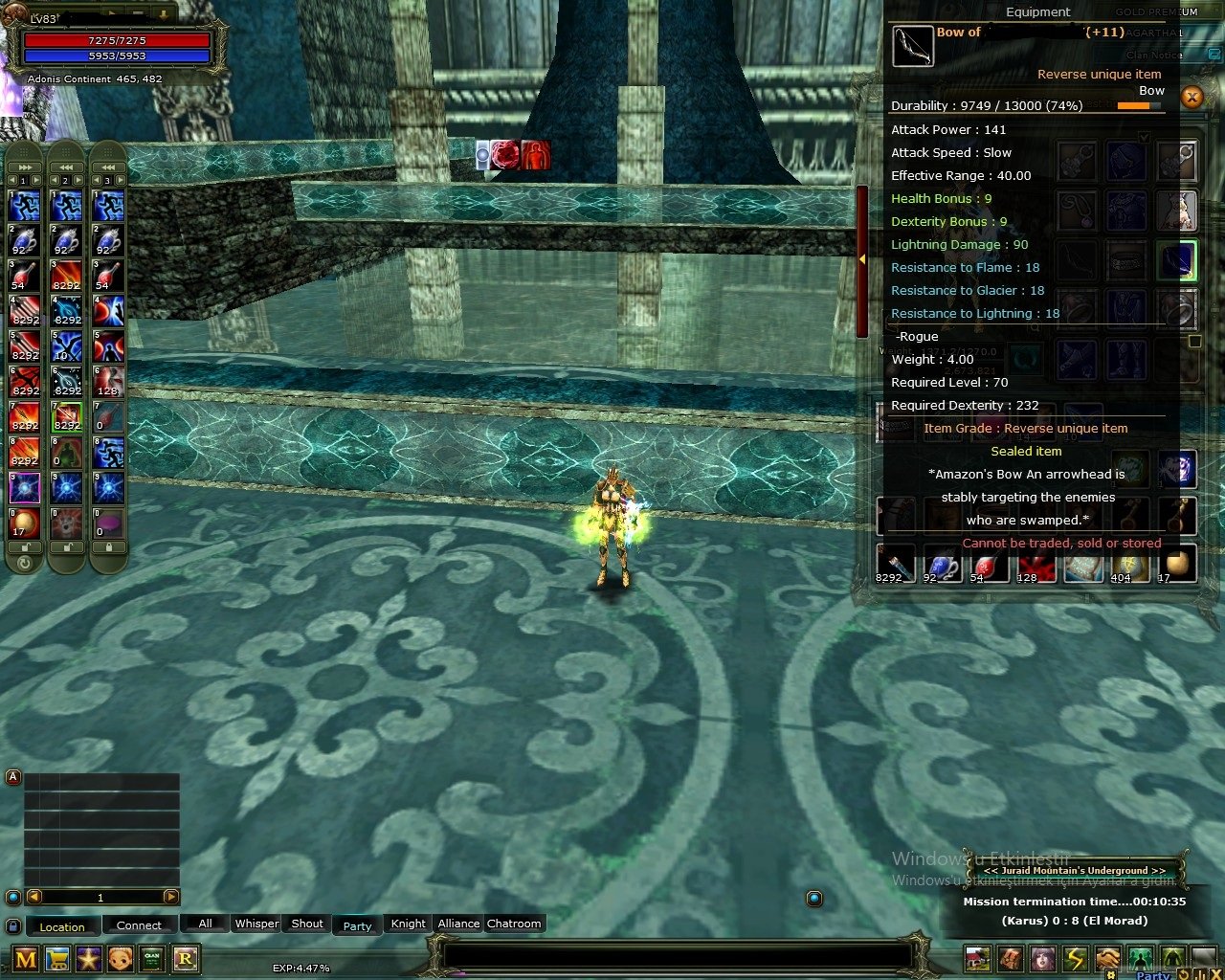Open the gold M menu icon
The image size is (1225, 980).
click(x=26, y=959)
